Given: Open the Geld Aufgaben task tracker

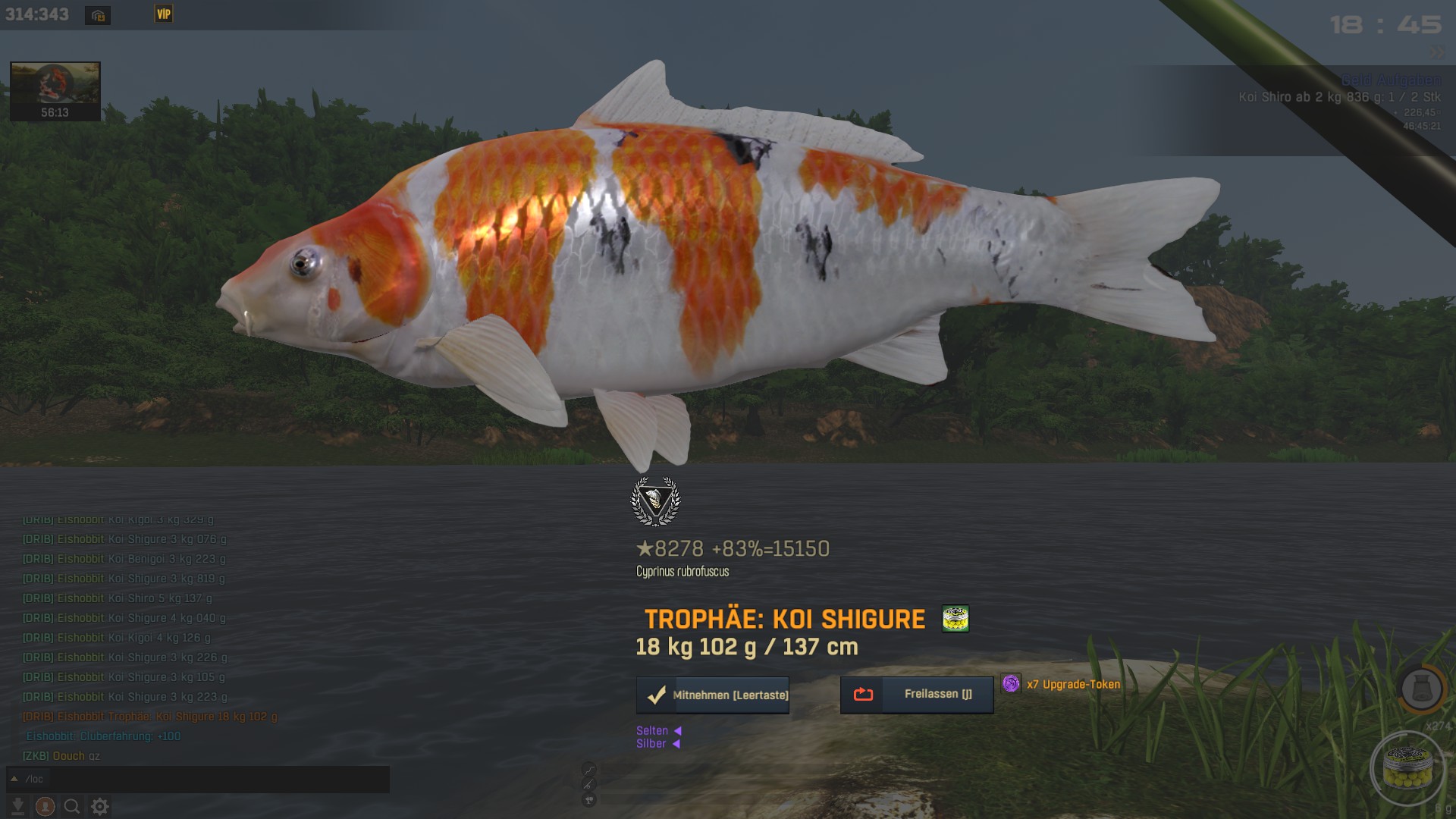Looking at the screenshot, I should click(x=1391, y=80).
